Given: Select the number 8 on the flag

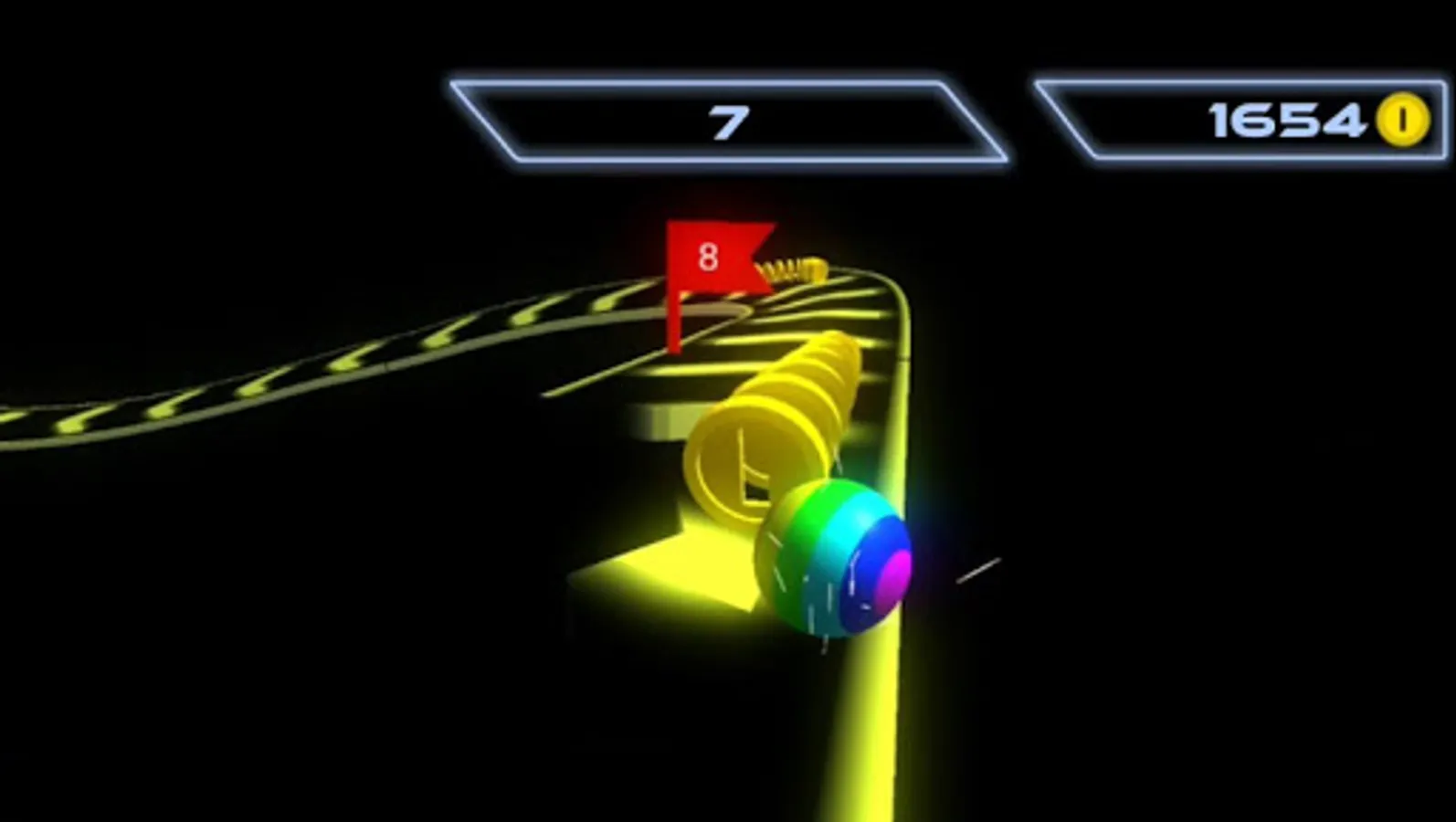Looking at the screenshot, I should (x=707, y=257).
